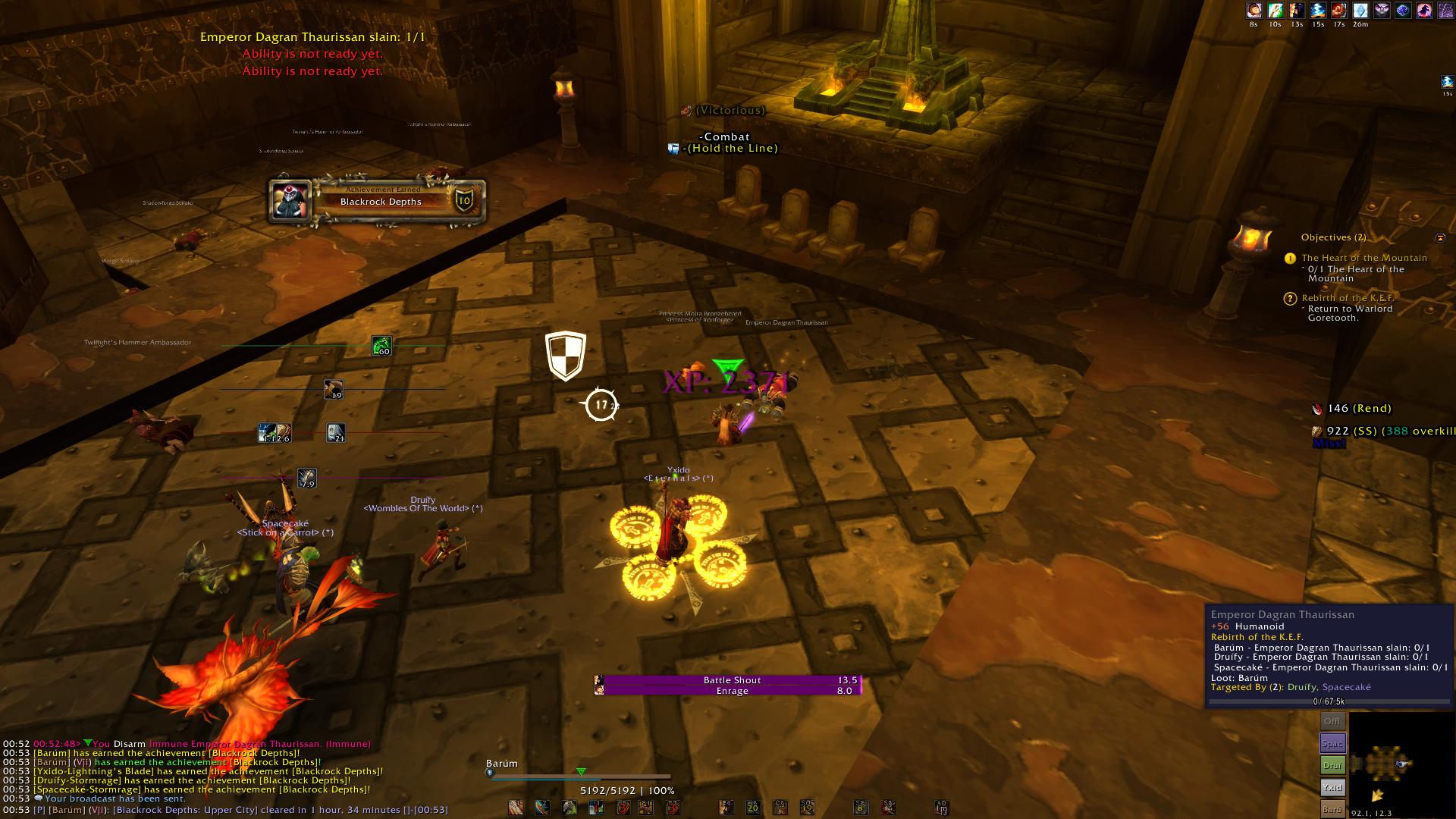Click the green hand buff with 10s left
This screenshot has width=1456, height=819.
tap(1276, 11)
